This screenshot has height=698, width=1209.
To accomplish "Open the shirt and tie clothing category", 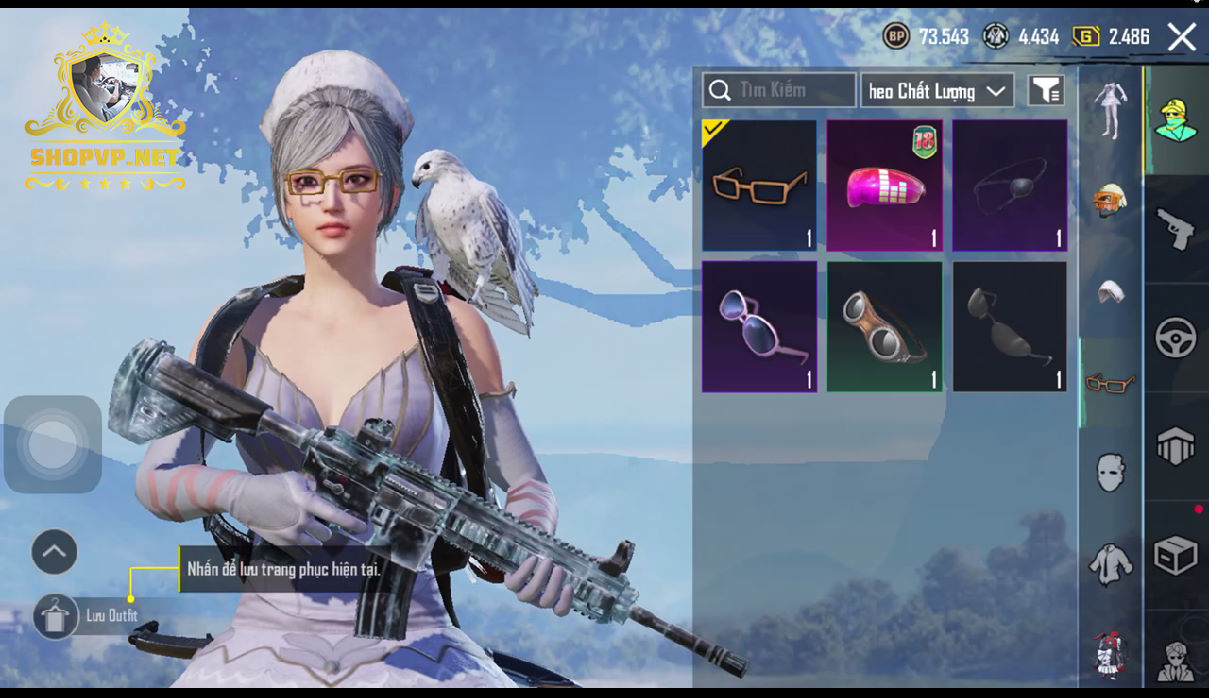I will click(x=1110, y=565).
